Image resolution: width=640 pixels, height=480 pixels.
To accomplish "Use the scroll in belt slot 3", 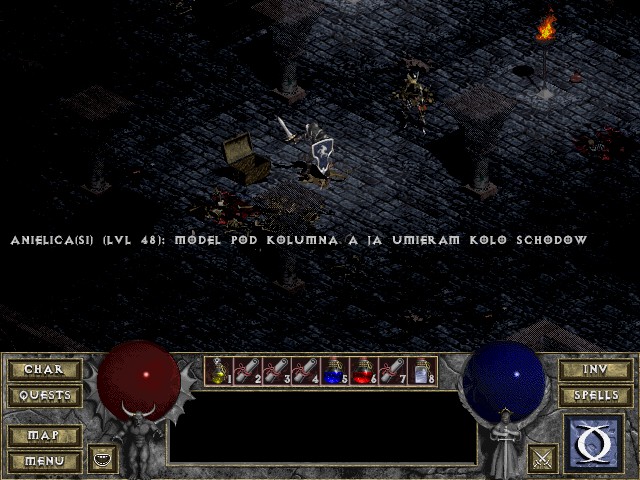I will click(x=277, y=371).
